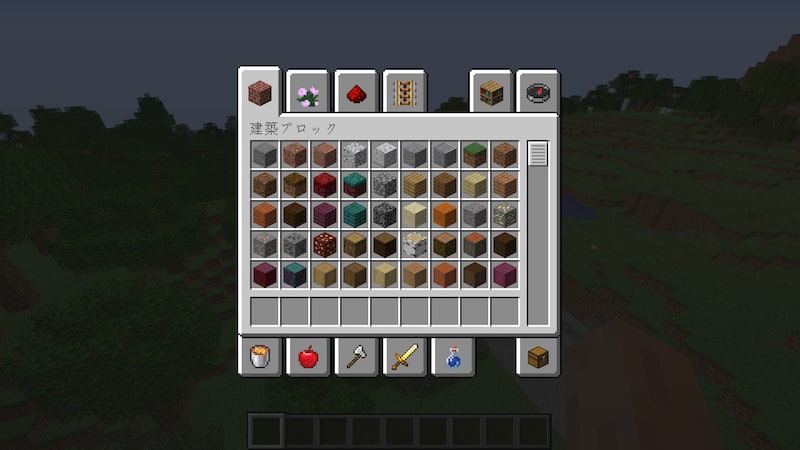Select the compass tab
This screenshot has height=450, width=800.
click(x=540, y=94)
